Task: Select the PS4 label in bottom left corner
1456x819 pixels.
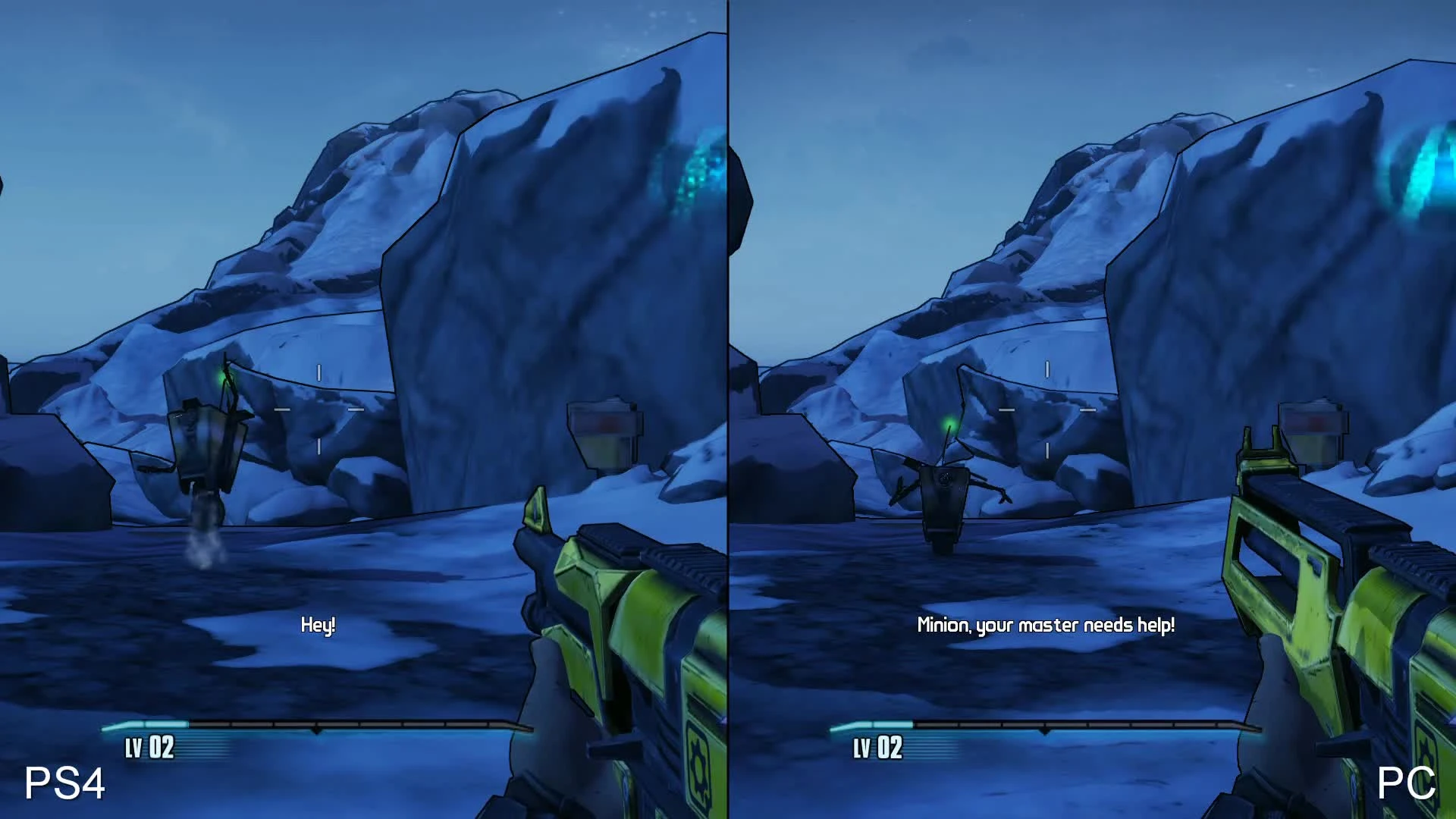Action: click(64, 783)
